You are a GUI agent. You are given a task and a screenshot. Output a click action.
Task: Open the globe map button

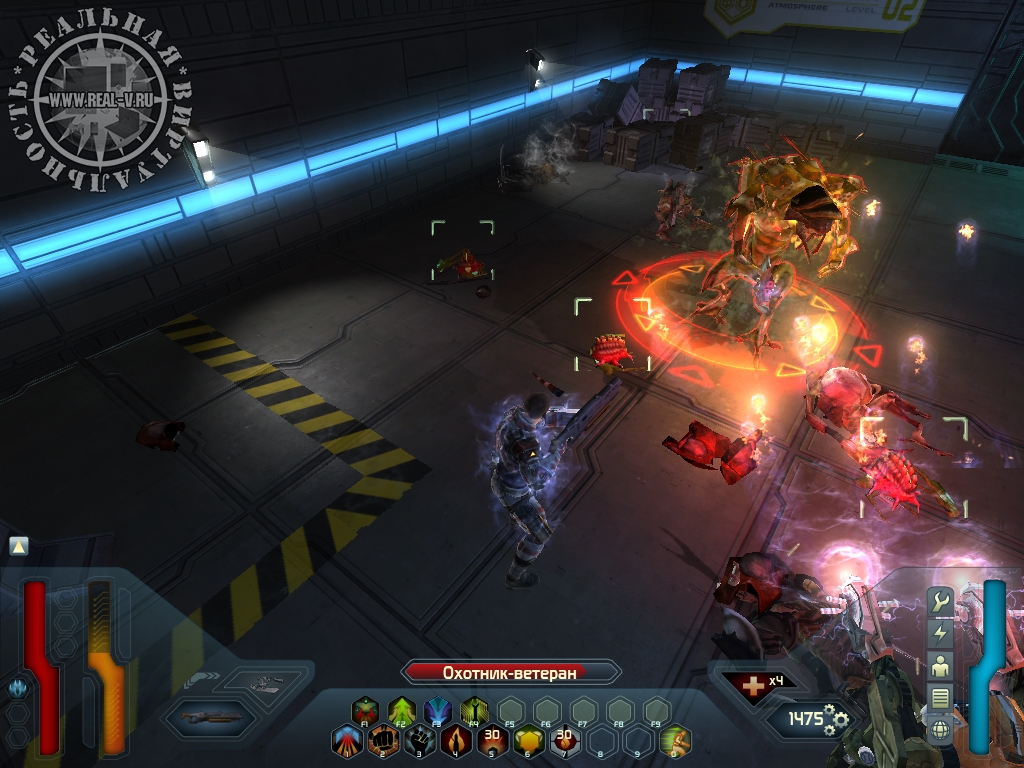click(x=940, y=729)
